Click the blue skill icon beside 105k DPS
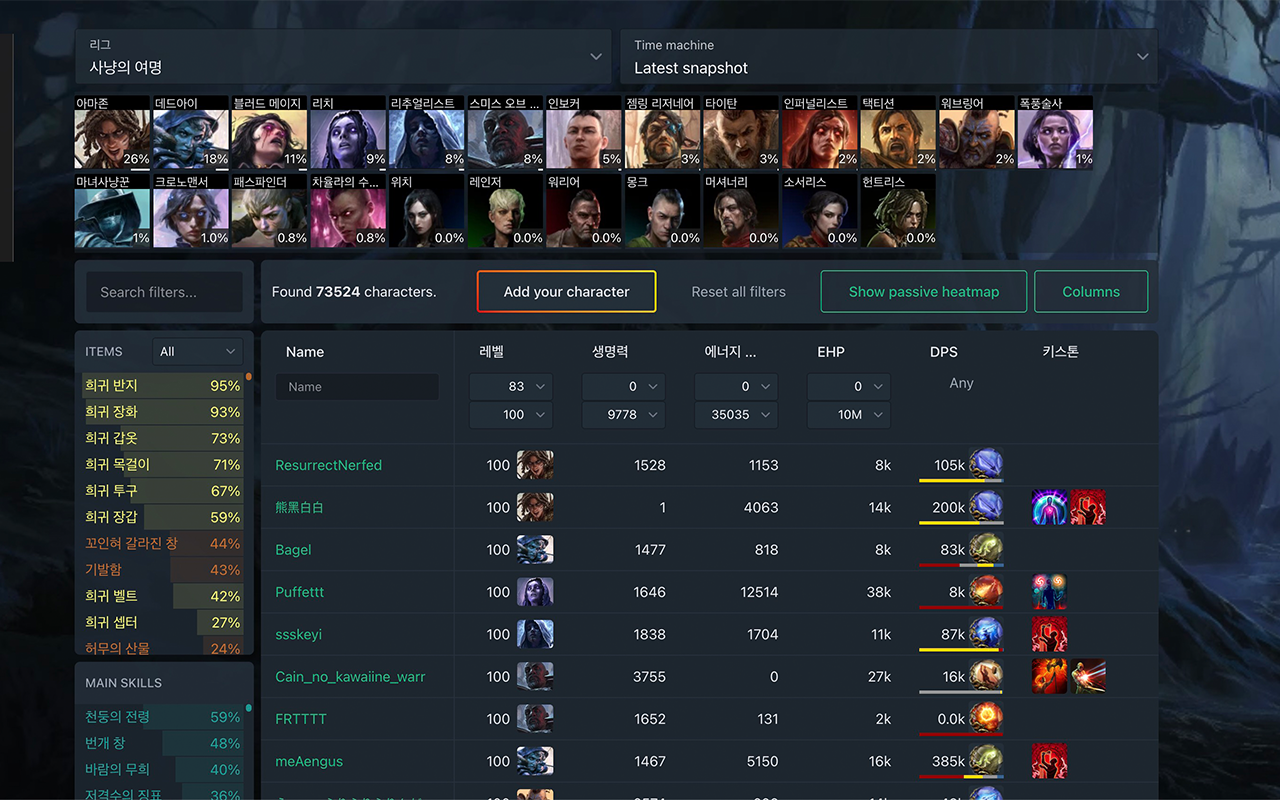Image resolution: width=1280 pixels, height=800 pixels. point(986,464)
